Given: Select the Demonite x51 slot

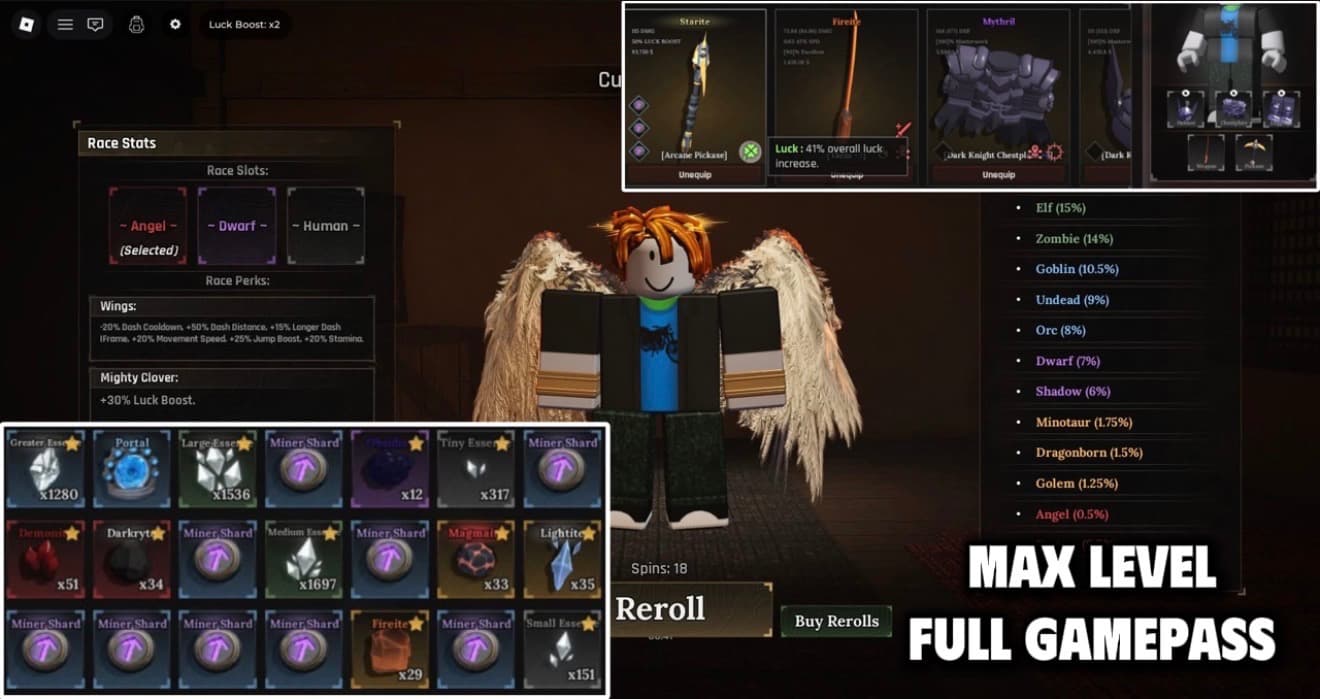Looking at the screenshot, I should click(46, 558).
